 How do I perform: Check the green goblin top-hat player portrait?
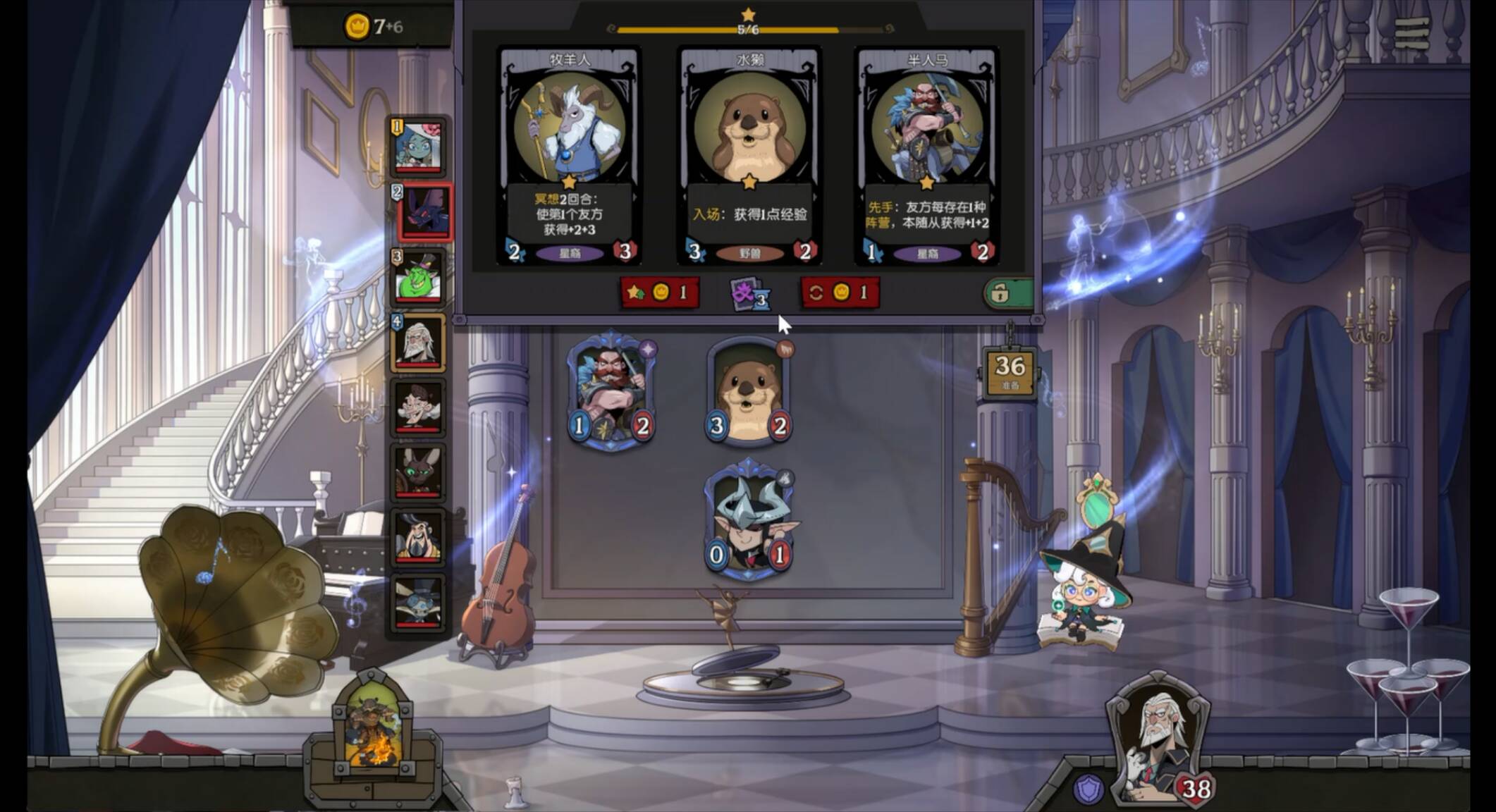(x=419, y=278)
